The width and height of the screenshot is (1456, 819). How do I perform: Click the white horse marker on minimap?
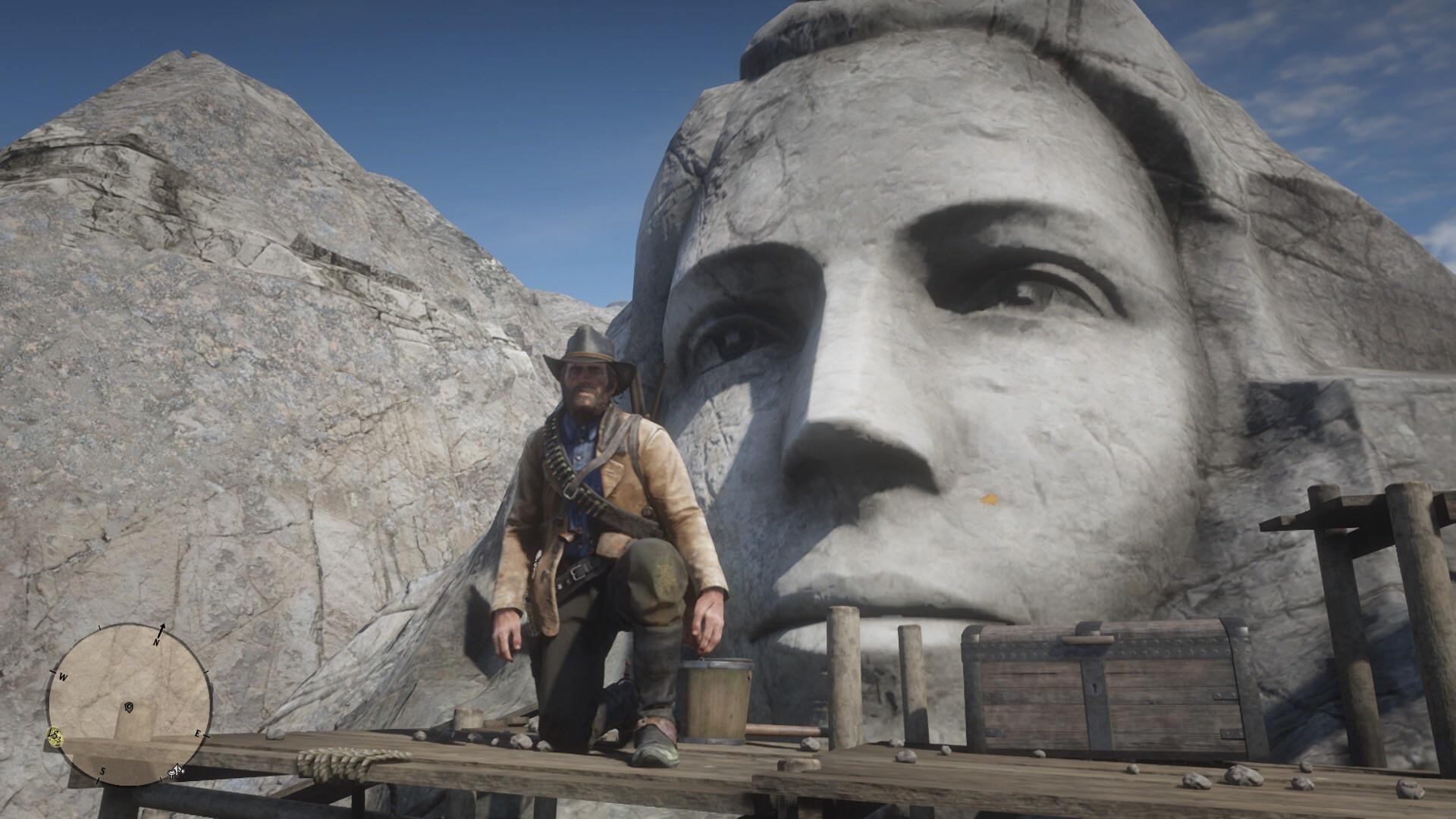[175, 771]
